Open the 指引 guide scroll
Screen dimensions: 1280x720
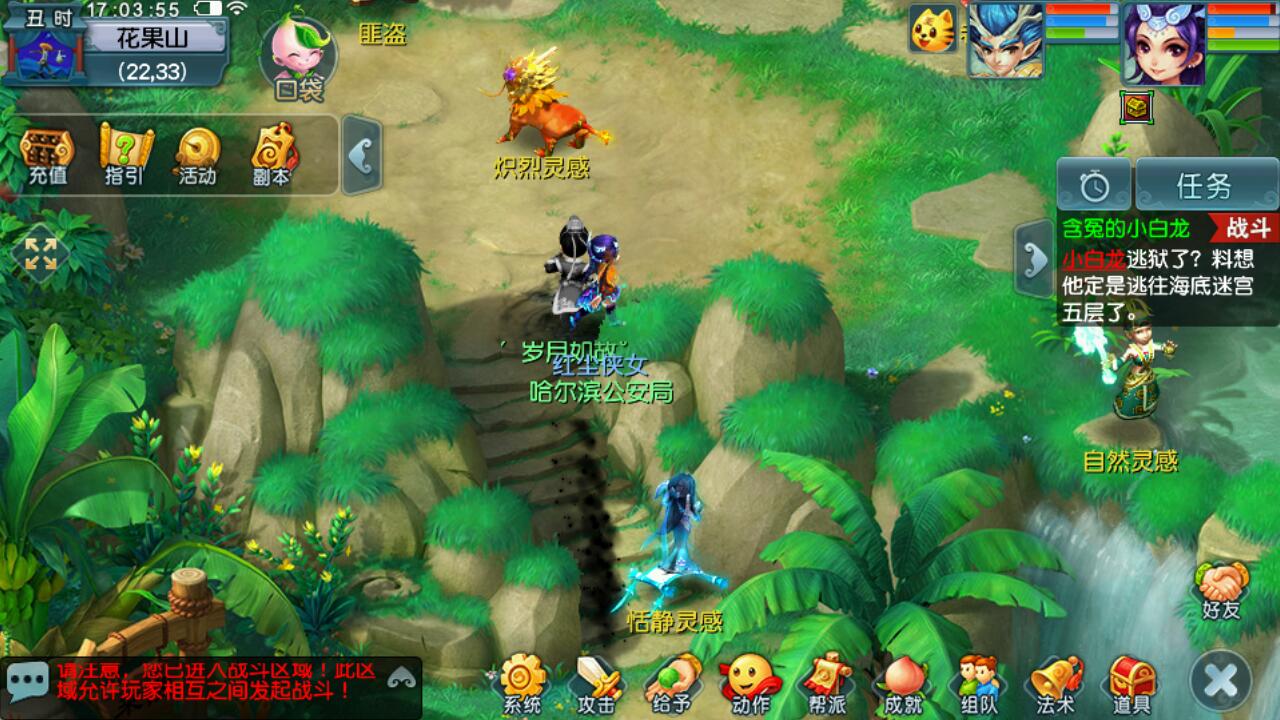124,157
